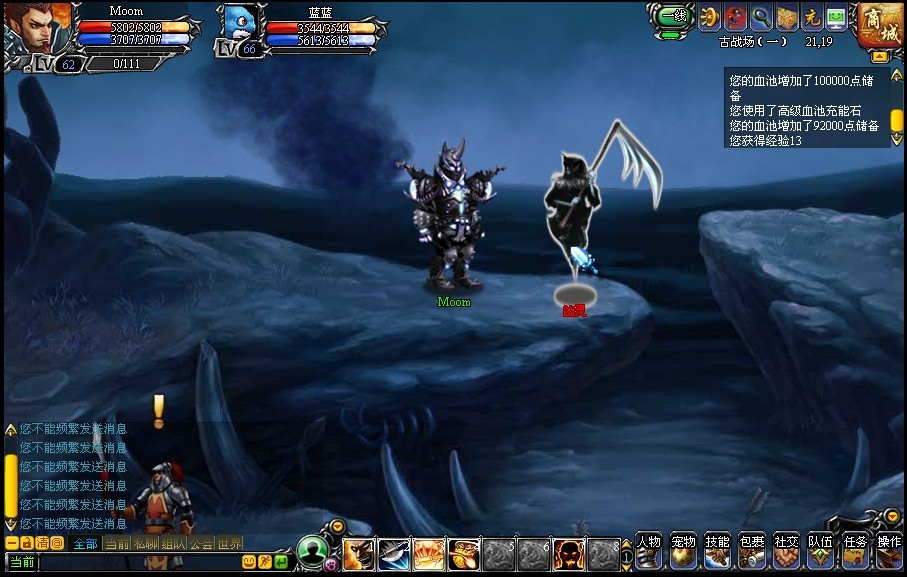This screenshot has height=577, width=907.
Task: Switch to the 公会 guild chat tab
Action: click(202, 544)
